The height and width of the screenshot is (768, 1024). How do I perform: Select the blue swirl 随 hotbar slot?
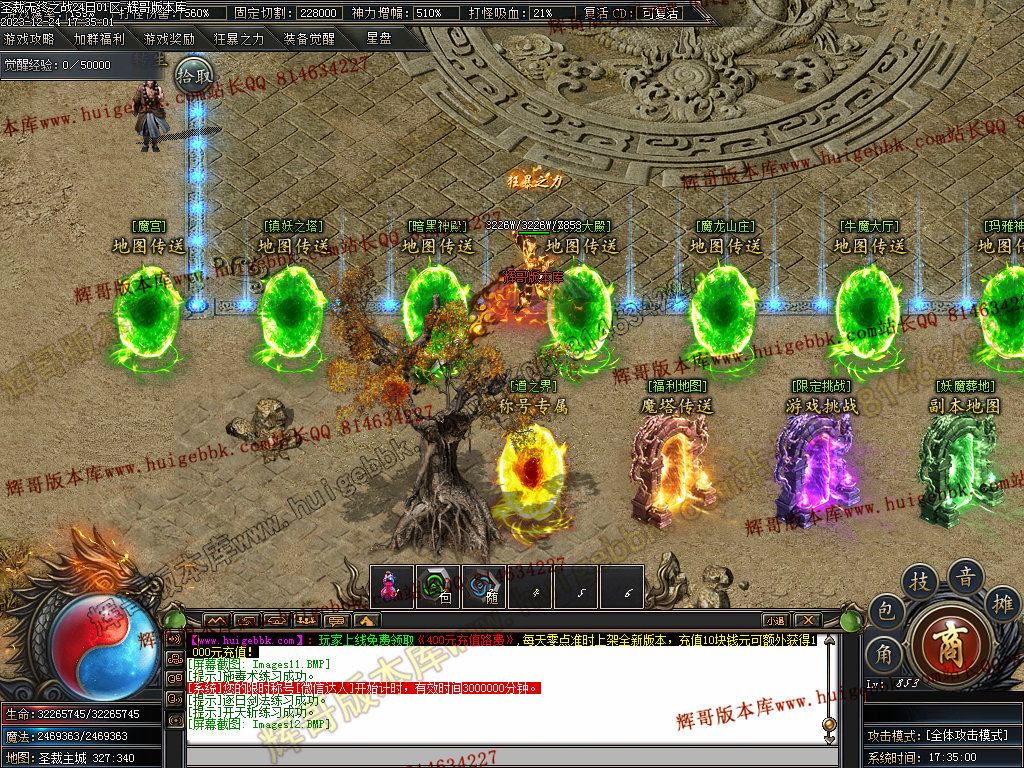(x=484, y=588)
